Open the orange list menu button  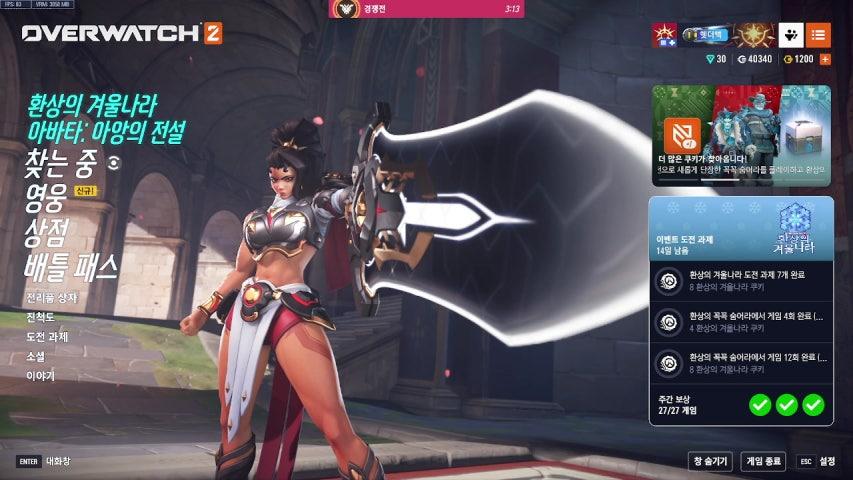[818, 35]
